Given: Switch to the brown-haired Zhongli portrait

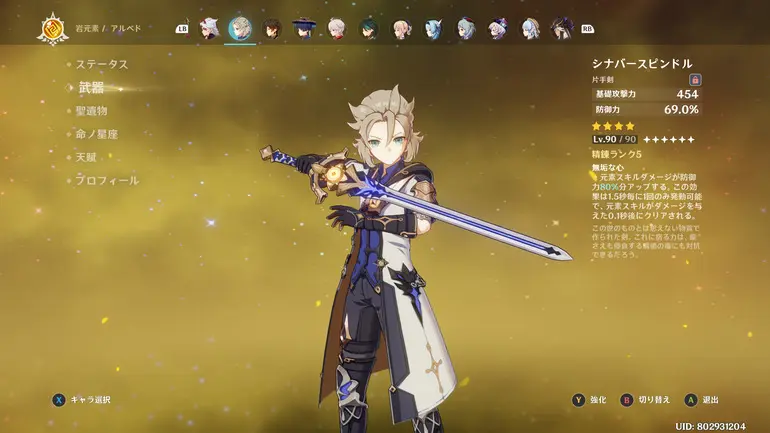Looking at the screenshot, I should (x=272, y=28).
